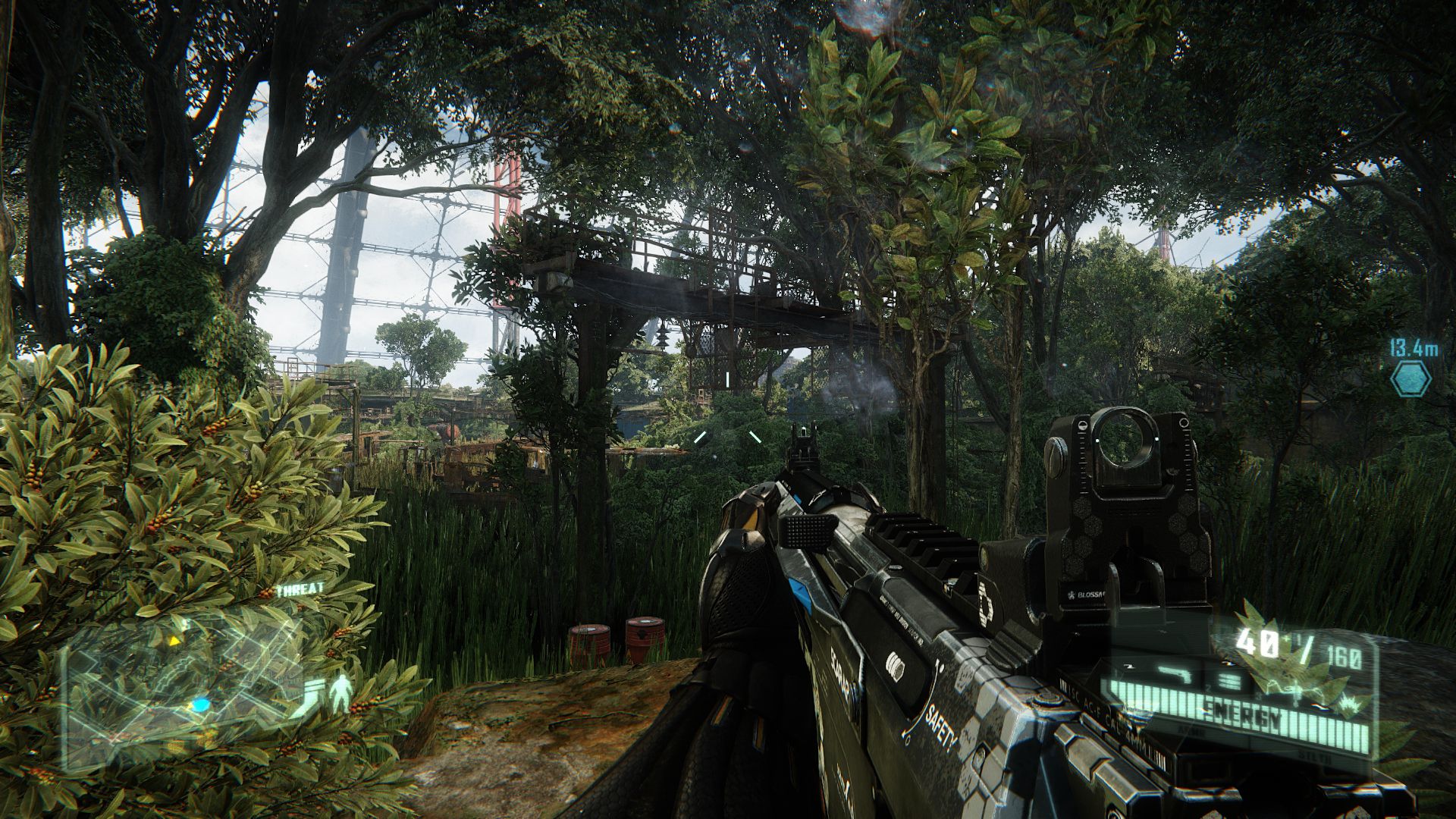This screenshot has height=819, width=1456.
Task: Click the standing soldier stance icon
Action: point(341,692)
